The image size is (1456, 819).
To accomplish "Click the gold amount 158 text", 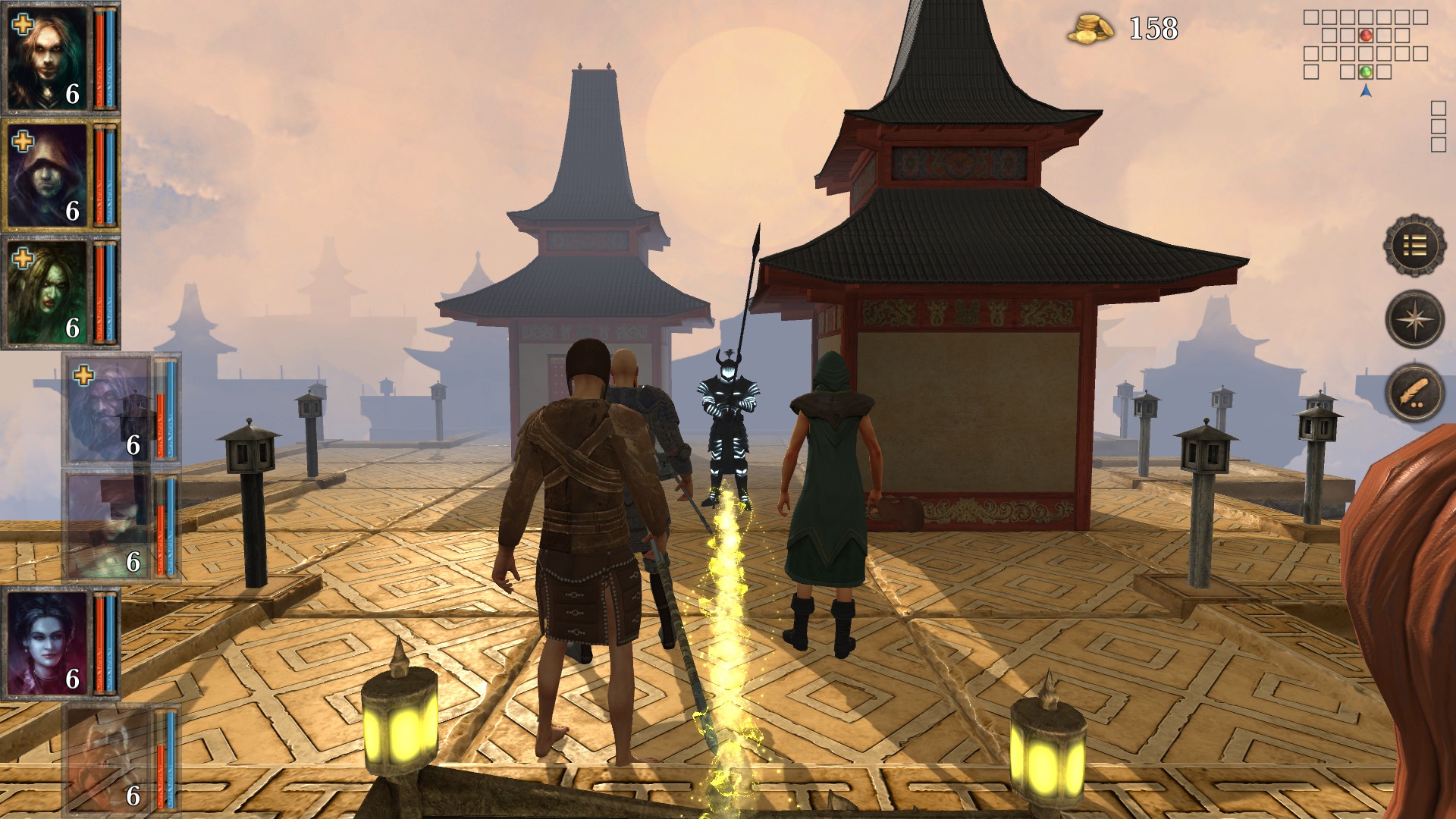I will (x=1151, y=29).
